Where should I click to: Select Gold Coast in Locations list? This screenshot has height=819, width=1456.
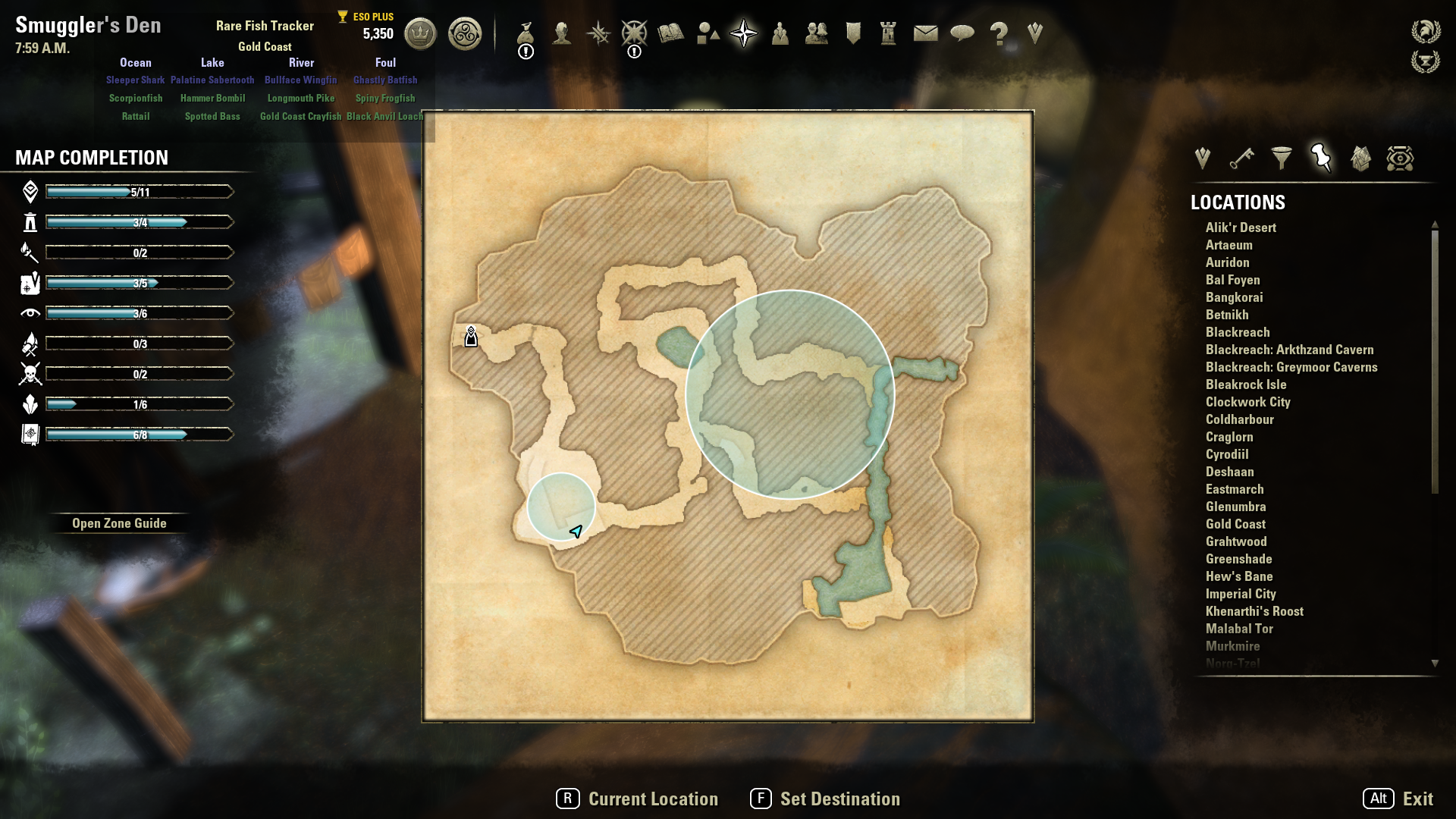click(1235, 524)
